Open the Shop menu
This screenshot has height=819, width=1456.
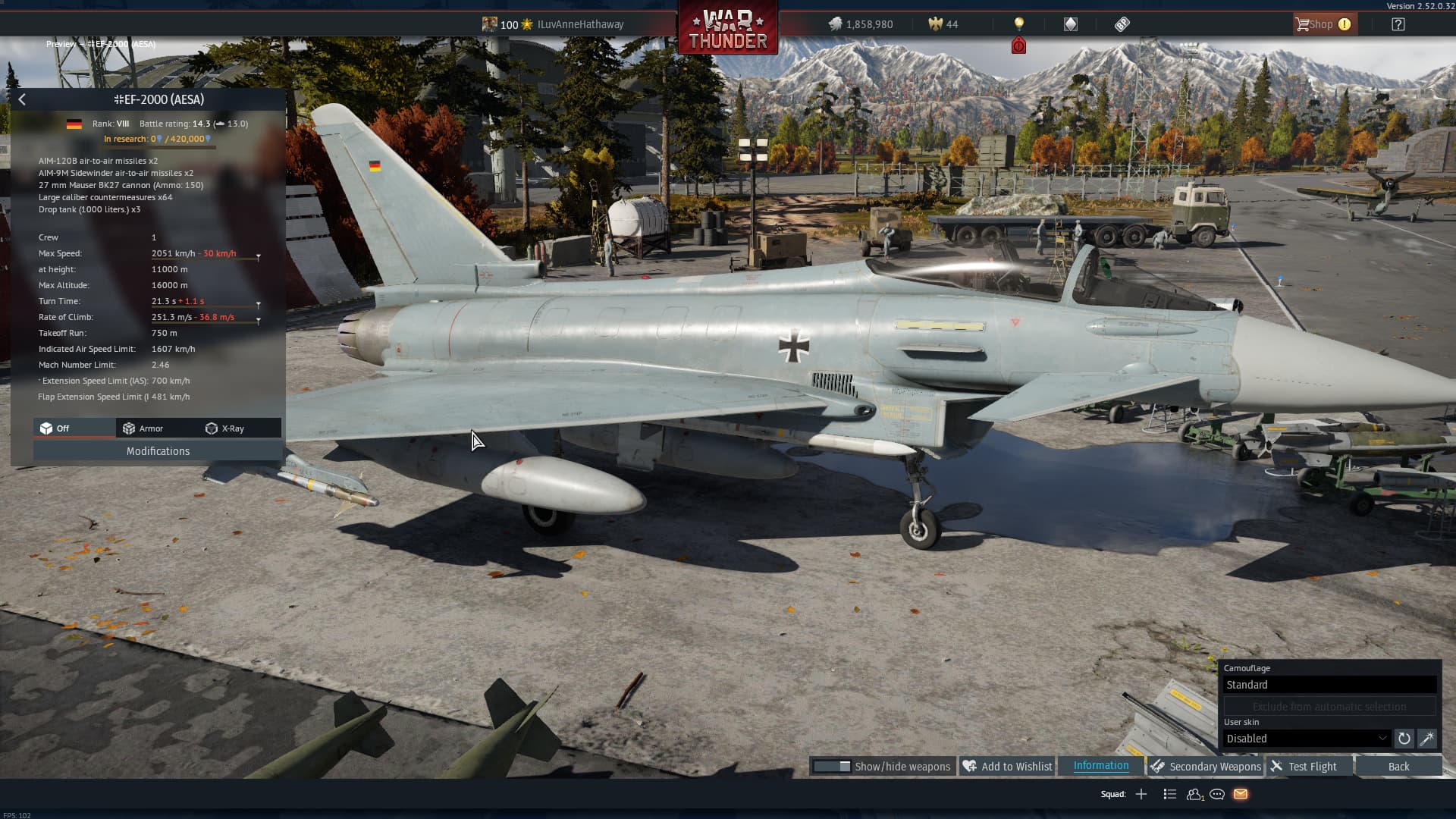pos(1322,24)
